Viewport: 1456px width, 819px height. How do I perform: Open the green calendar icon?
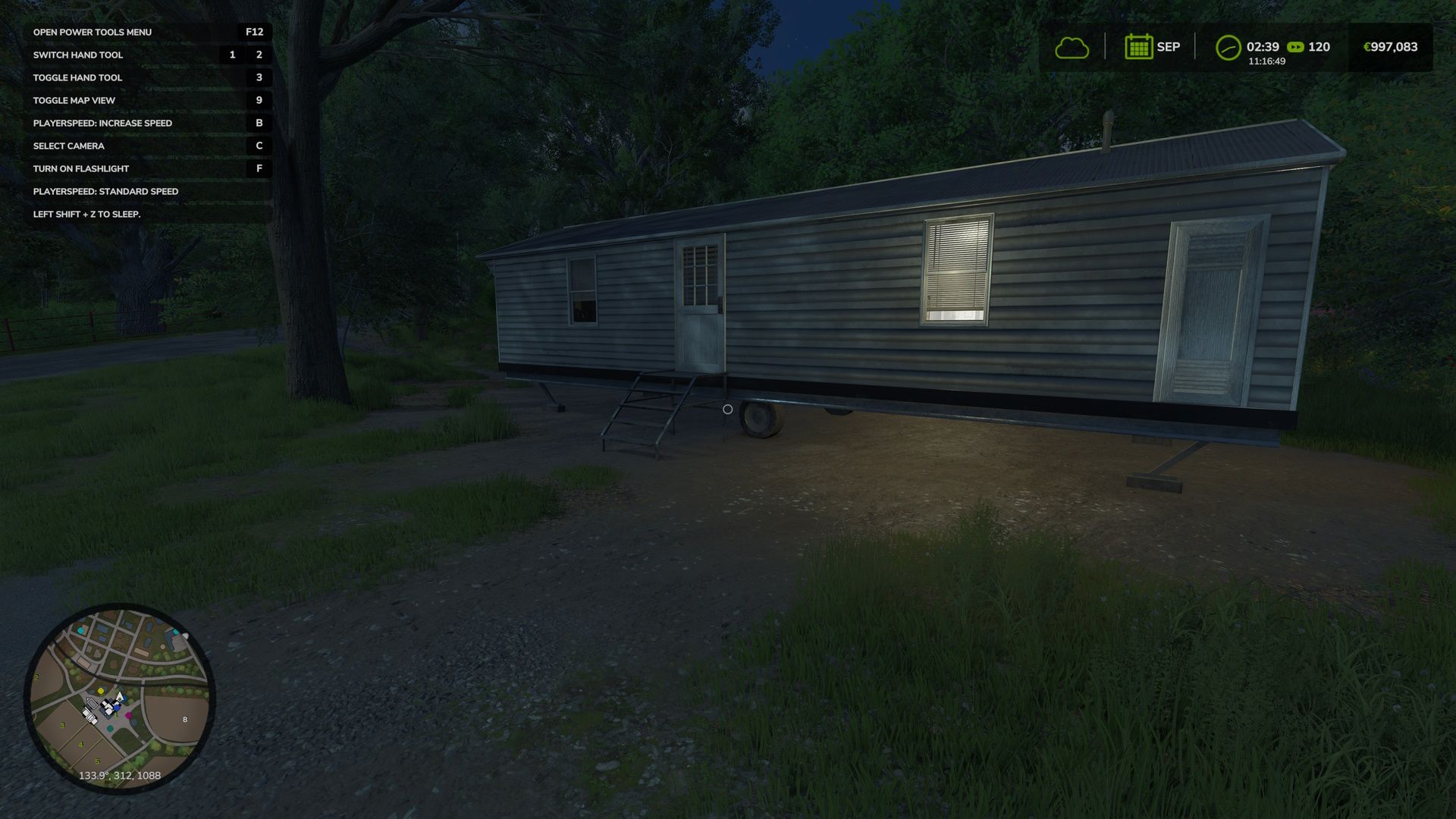pyautogui.click(x=1138, y=47)
